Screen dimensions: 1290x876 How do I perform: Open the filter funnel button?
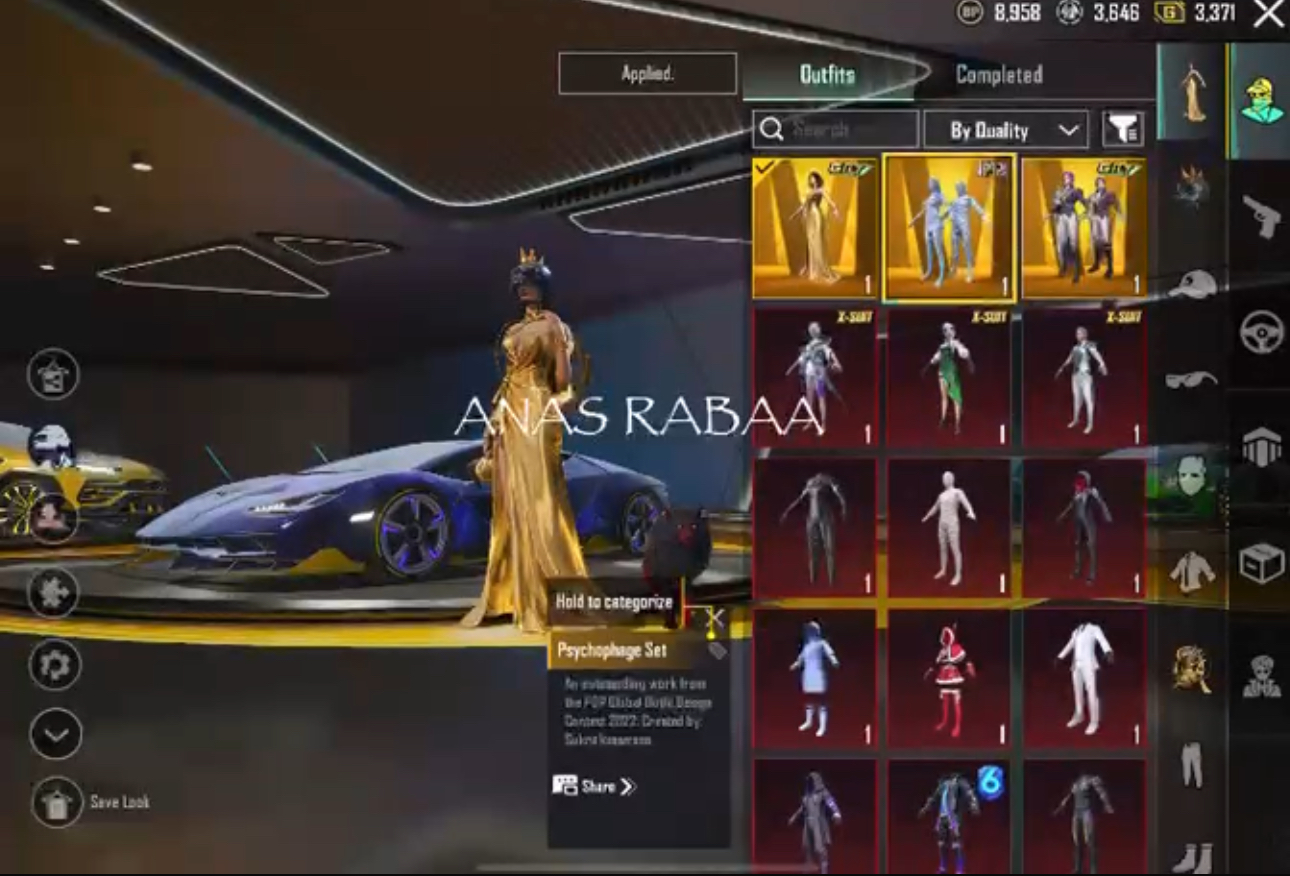coord(1123,130)
